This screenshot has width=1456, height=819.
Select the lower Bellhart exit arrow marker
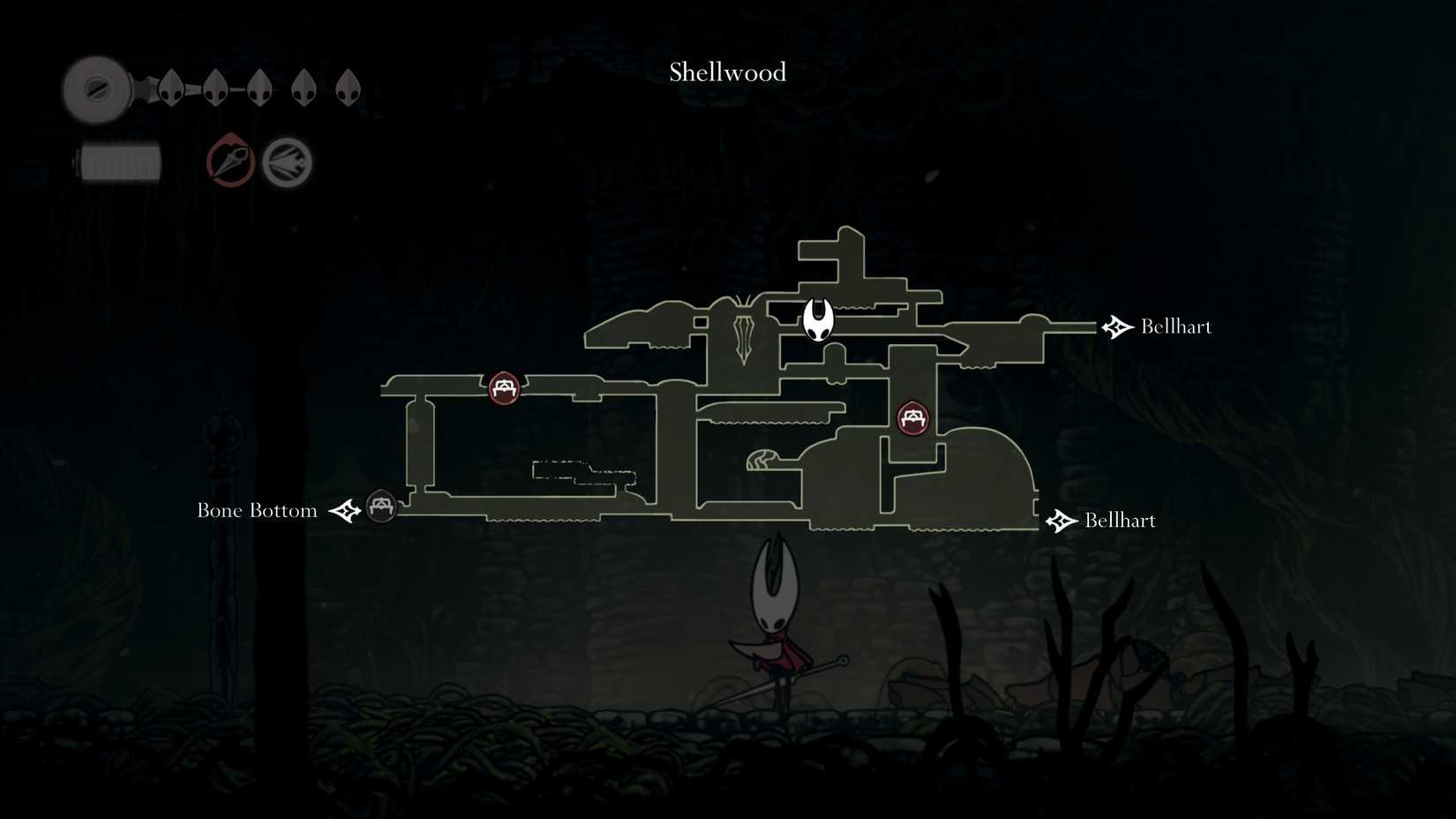point(1060,521)
